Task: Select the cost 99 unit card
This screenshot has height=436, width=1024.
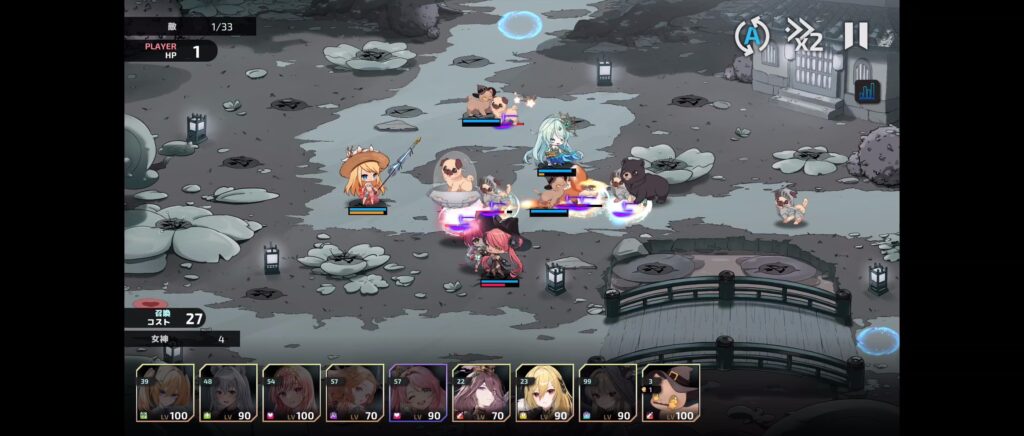Action: (x=607, y=394)
